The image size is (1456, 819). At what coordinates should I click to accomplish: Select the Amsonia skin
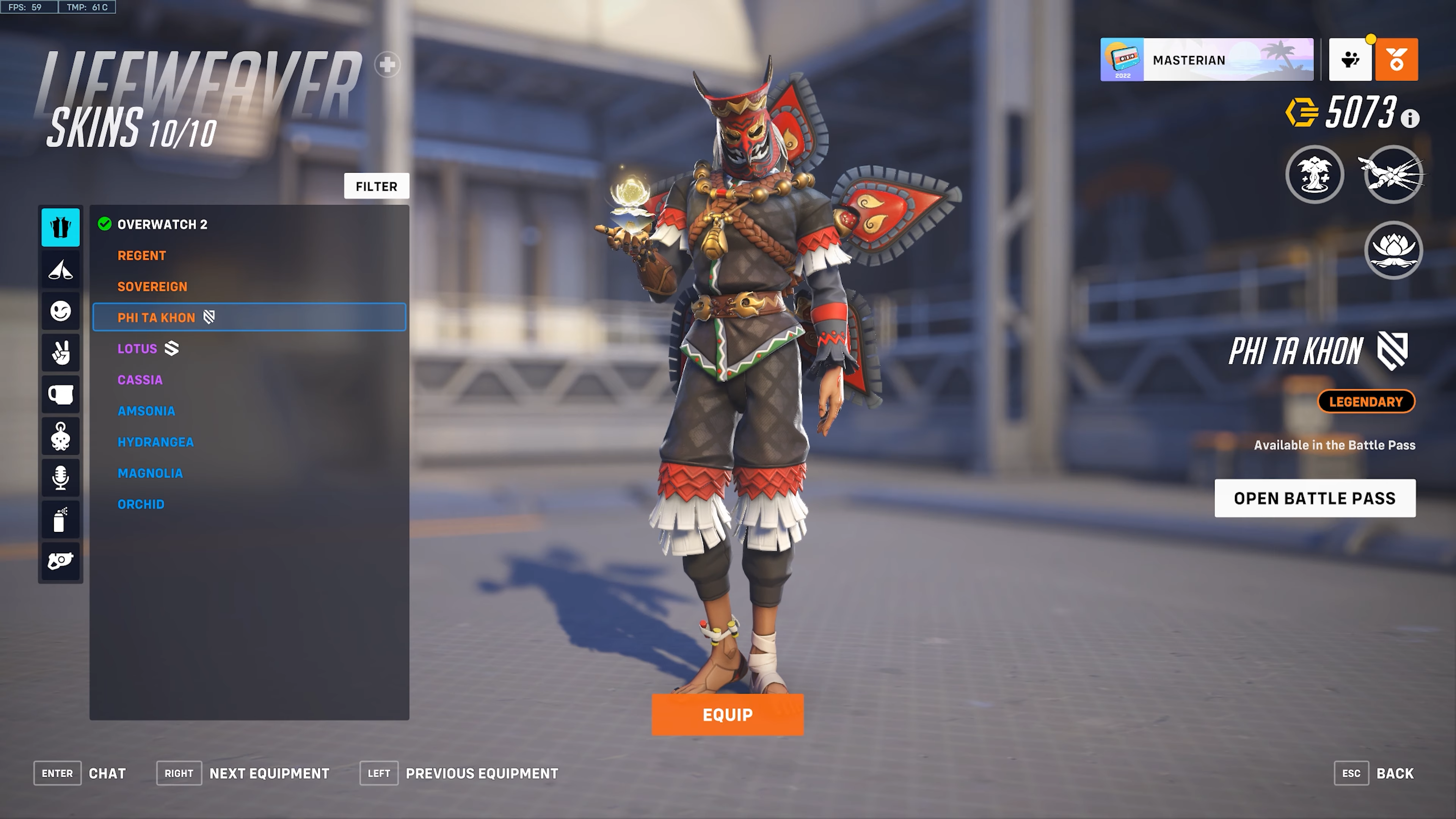tap(146, 411)
